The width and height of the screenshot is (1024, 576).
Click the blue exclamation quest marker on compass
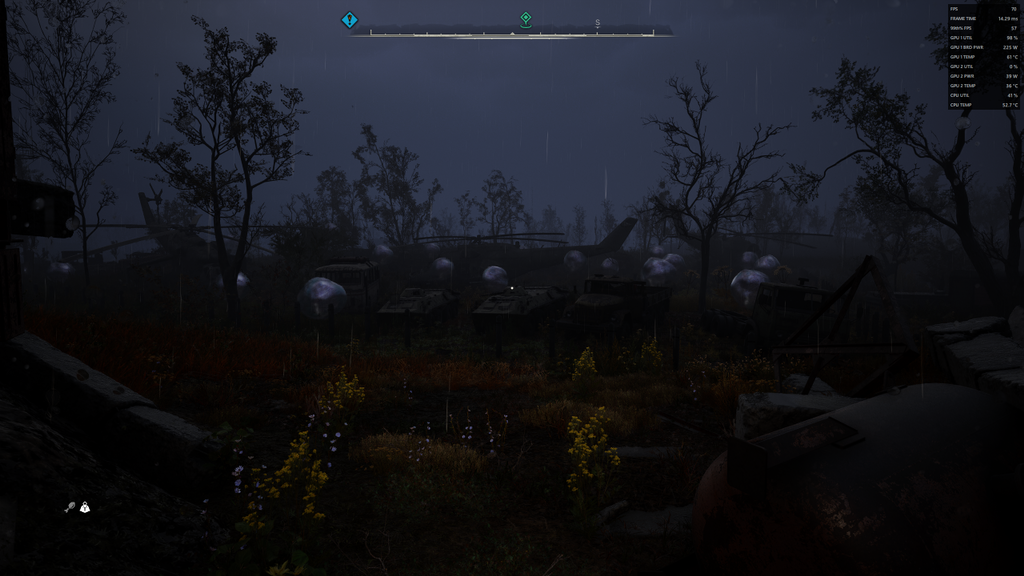tap(349, 19)
